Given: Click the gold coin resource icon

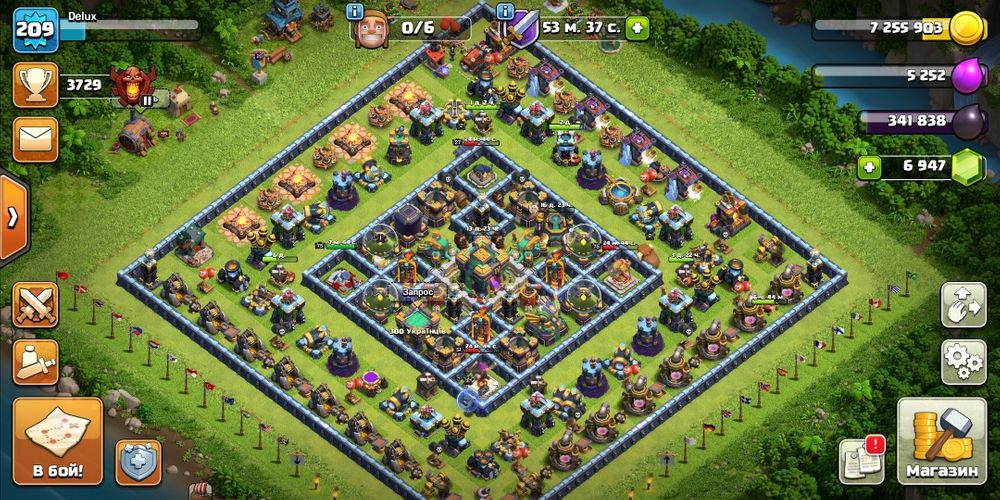Looking at the screenshot, I should point(967,28).
